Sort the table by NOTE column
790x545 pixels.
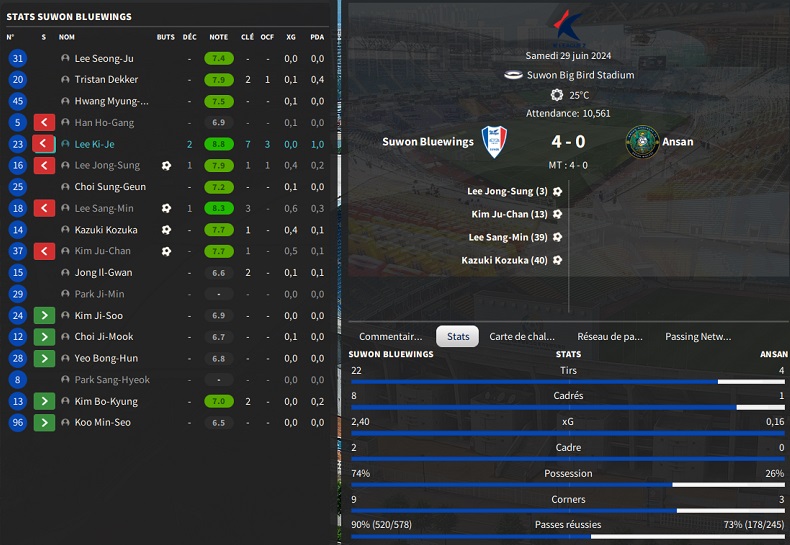[x=218, y=37]
